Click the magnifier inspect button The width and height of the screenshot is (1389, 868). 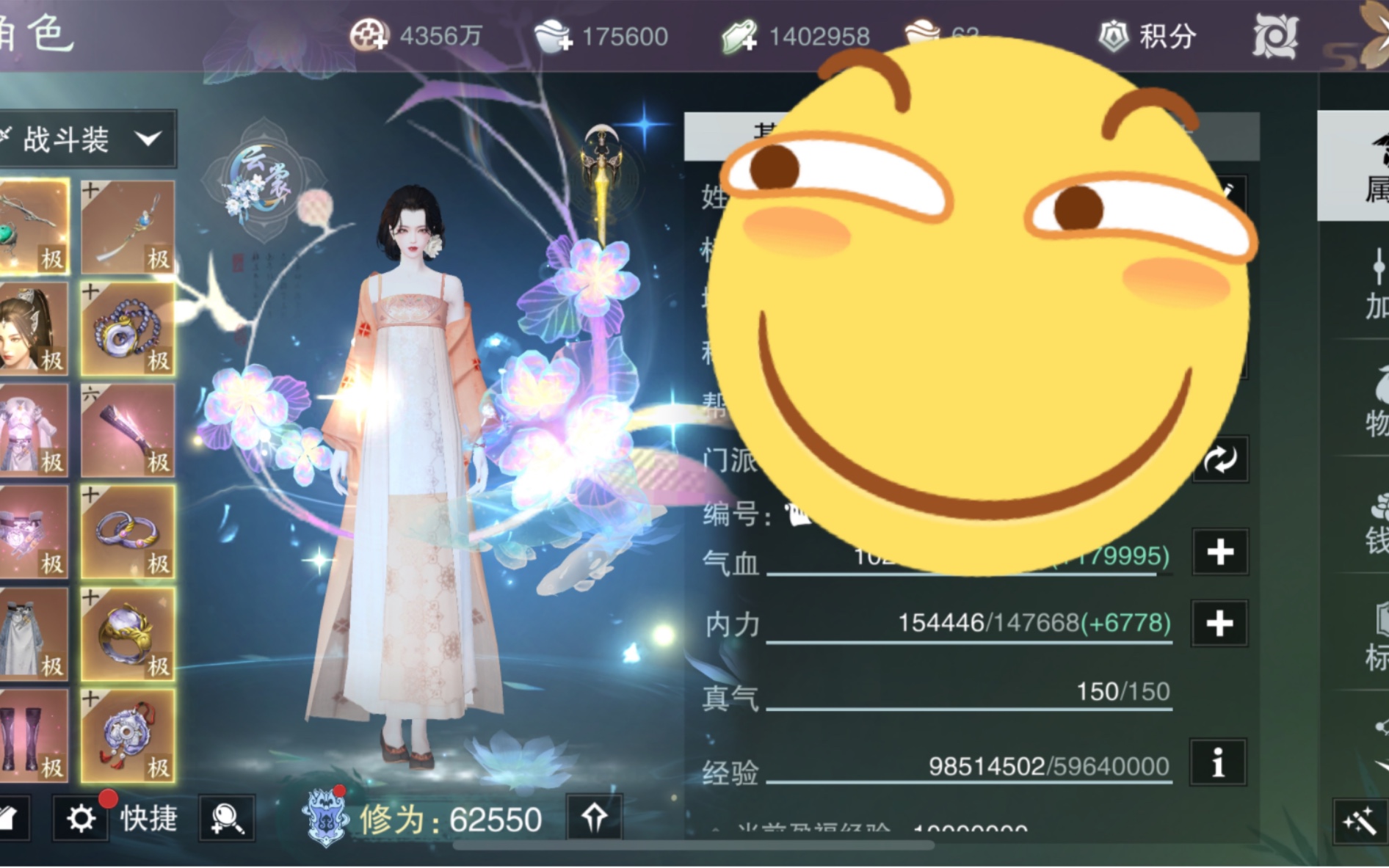(x=227, y=818)
